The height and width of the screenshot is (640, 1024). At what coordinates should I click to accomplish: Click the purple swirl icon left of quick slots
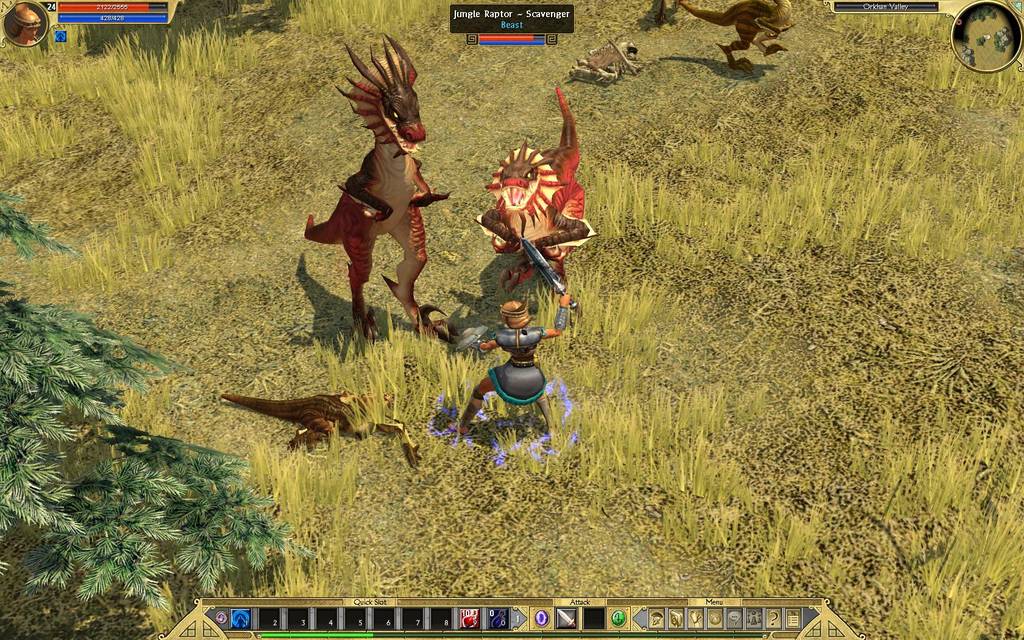pyautogui.click(x=221, y=619)
